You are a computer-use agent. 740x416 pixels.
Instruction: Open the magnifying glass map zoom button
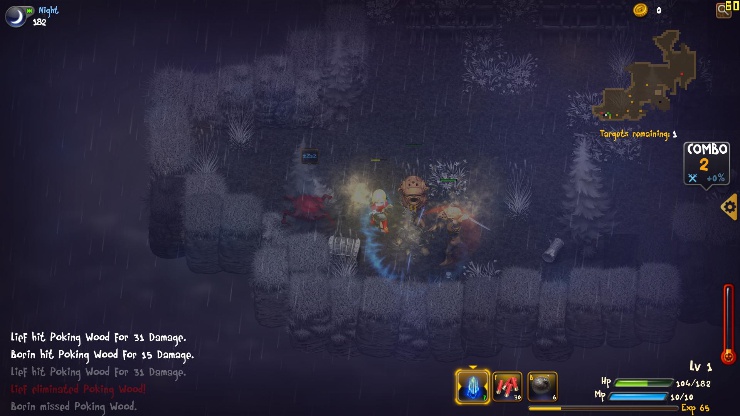724,10
